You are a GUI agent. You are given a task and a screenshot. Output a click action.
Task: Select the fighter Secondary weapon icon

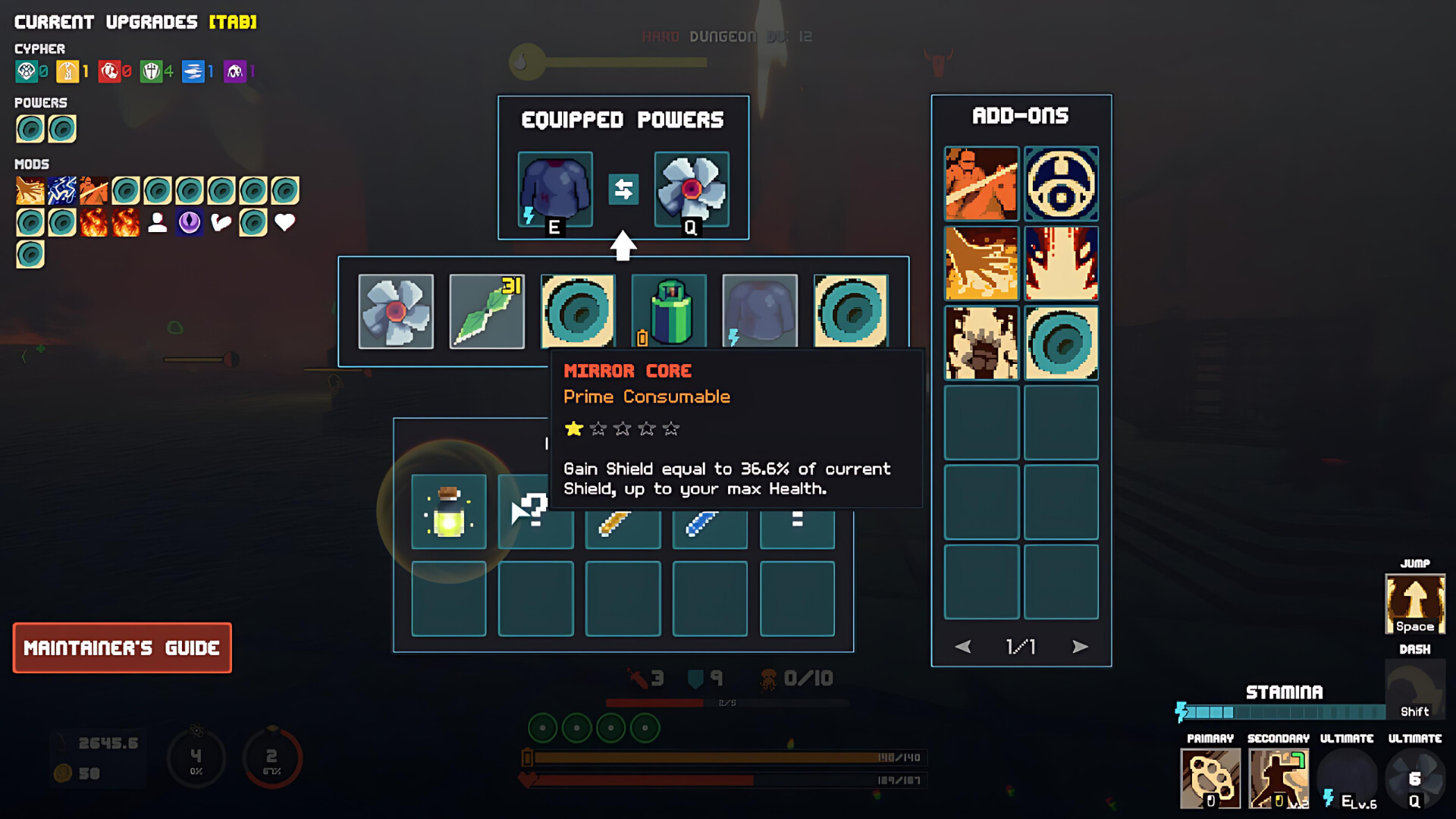coord(1278,780)
